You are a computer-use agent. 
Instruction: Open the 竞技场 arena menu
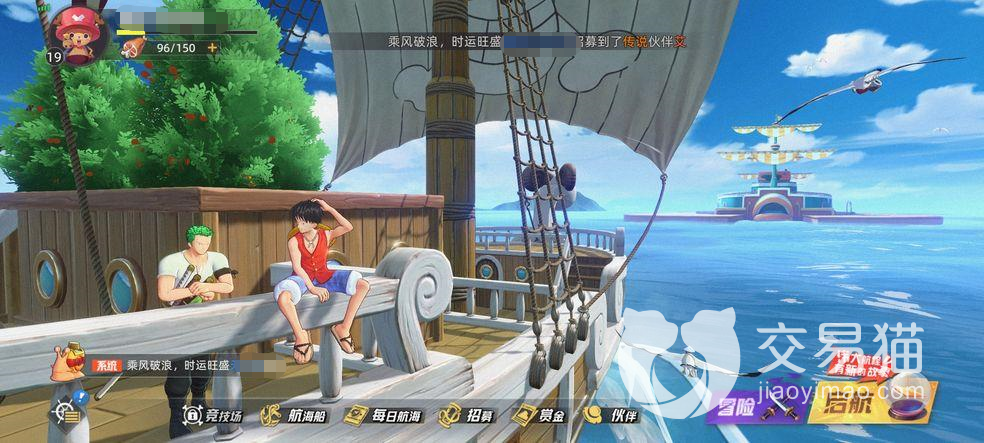pos(214,414)
